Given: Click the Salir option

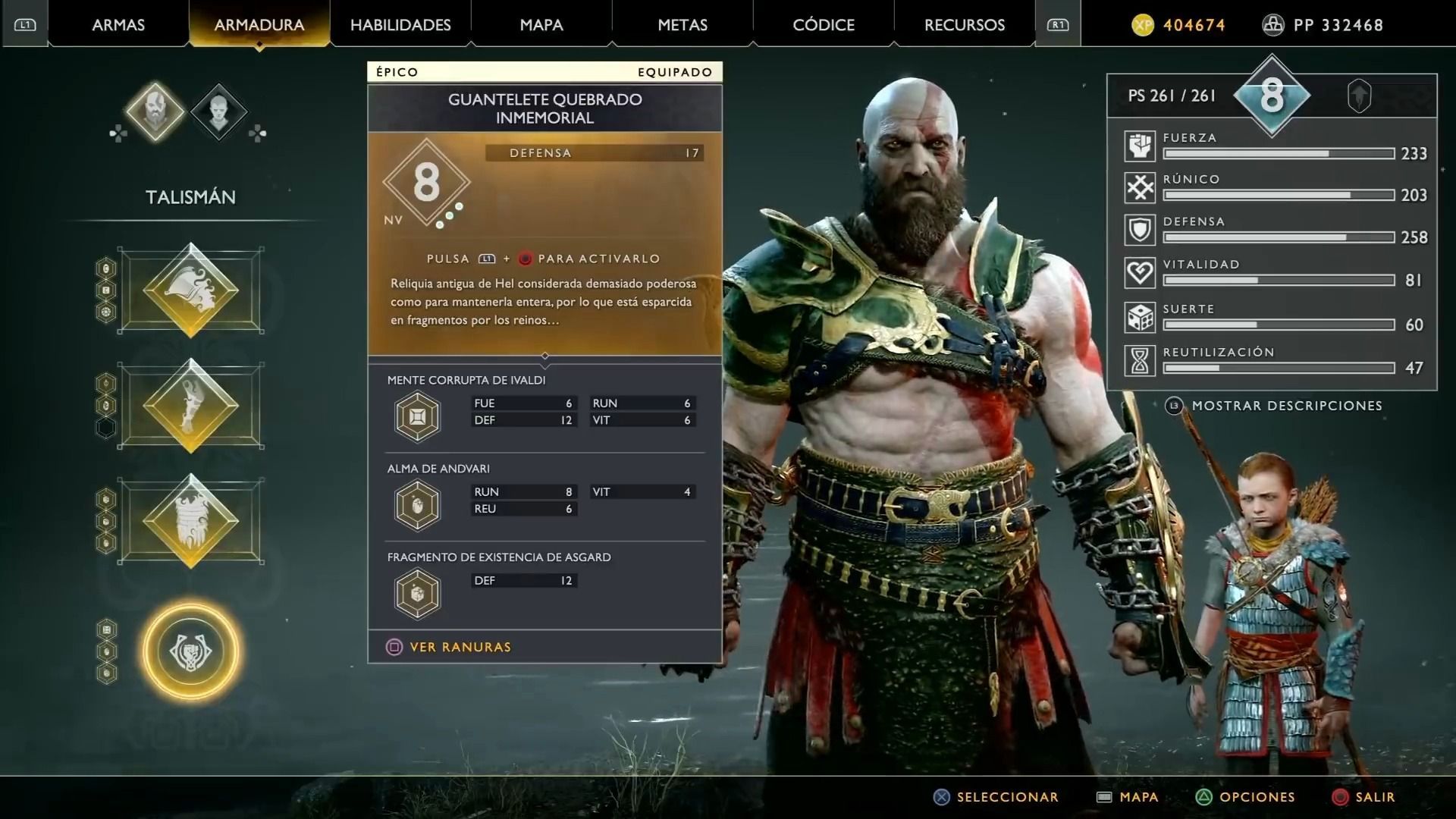Looking at the screenshot, I should pyautogui.click(x=1374, y=797).
